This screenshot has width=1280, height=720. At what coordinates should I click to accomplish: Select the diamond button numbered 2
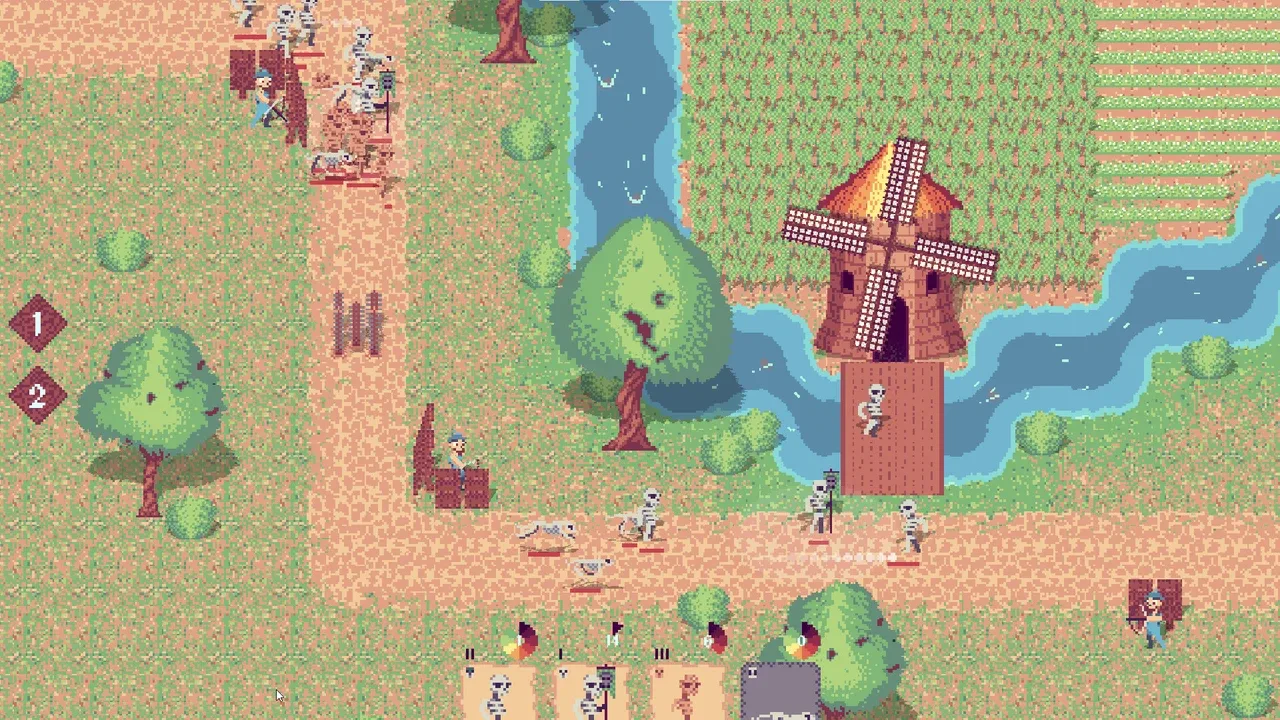tap(38, 395)
